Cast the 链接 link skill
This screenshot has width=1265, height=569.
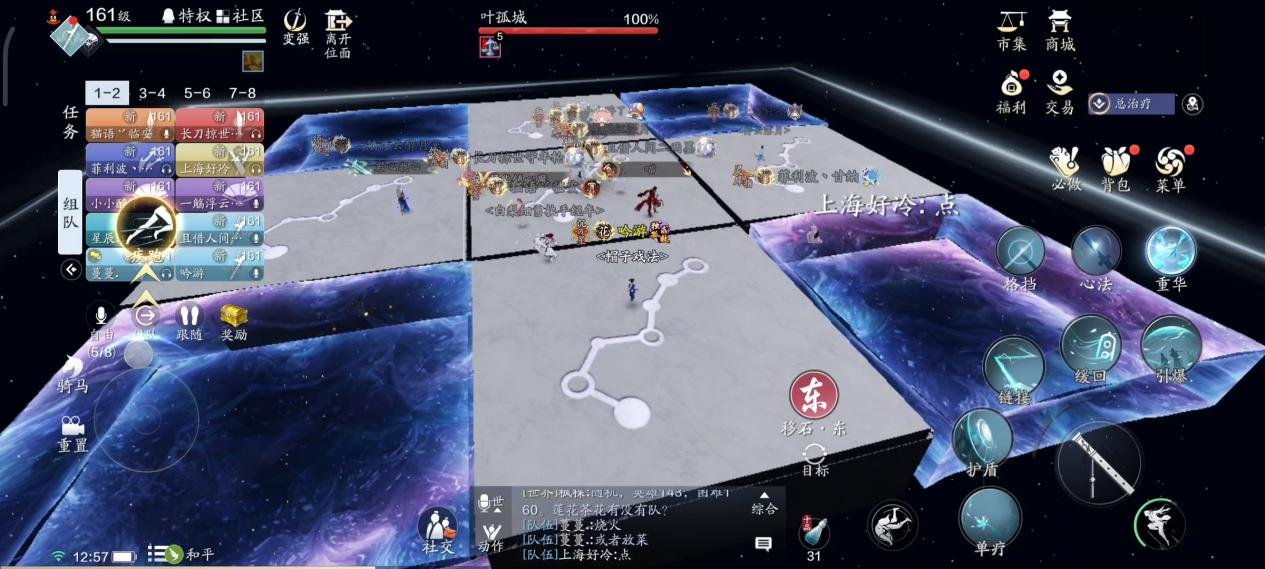point(1013,366)
